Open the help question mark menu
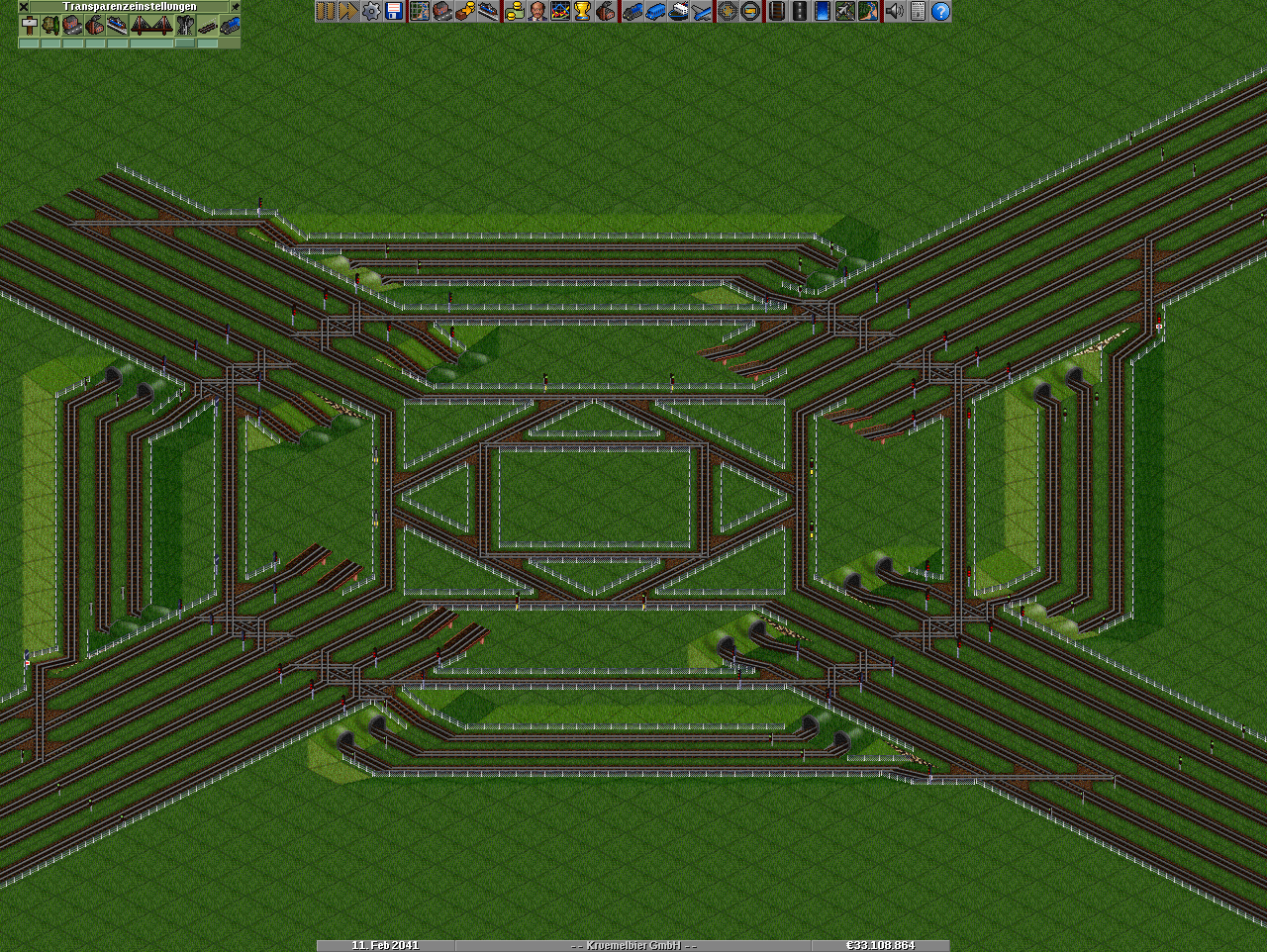The width and height of the screenshot is (1267, 952). coord(940,11)
